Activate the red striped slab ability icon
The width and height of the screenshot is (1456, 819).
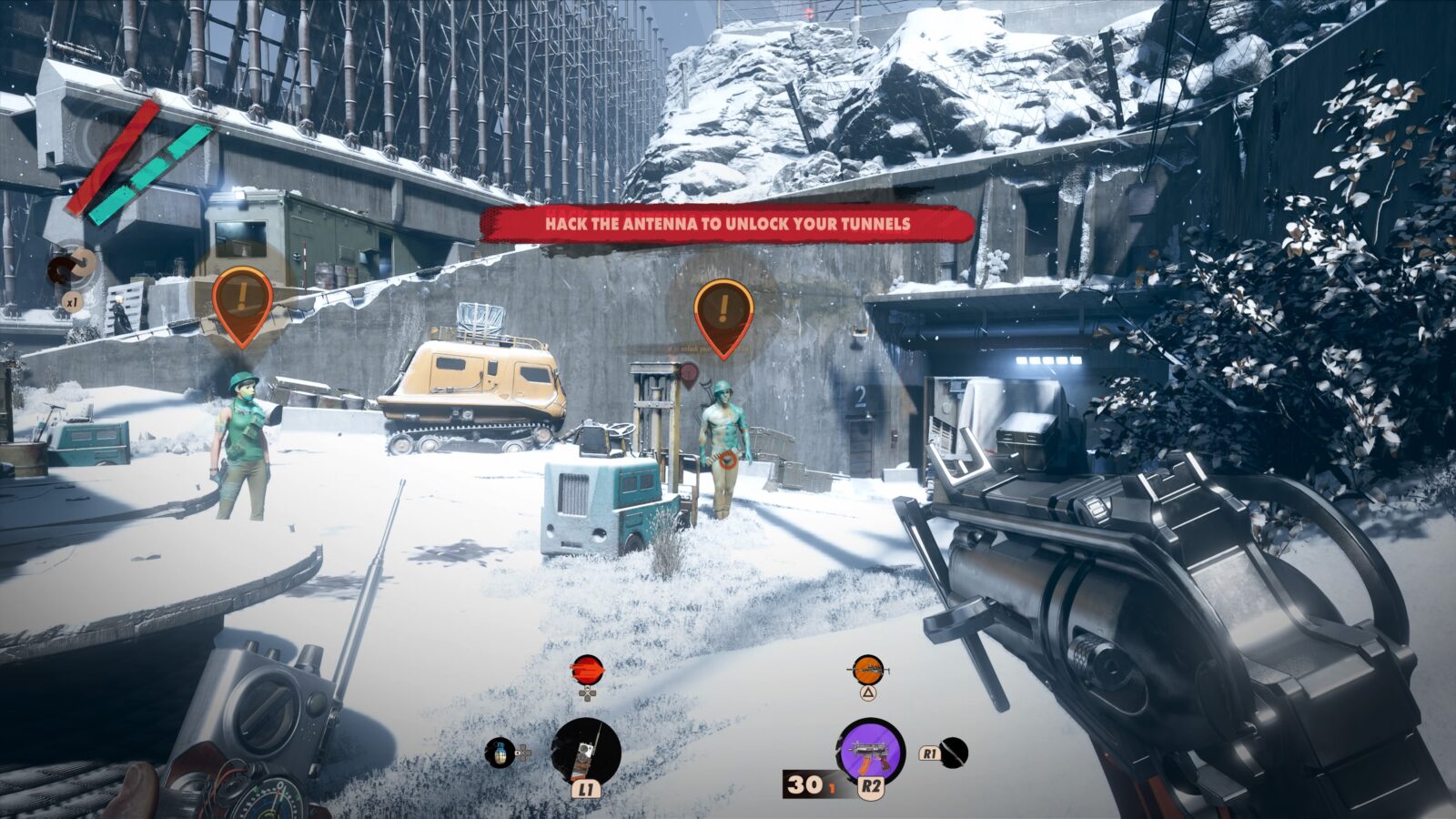587,671
